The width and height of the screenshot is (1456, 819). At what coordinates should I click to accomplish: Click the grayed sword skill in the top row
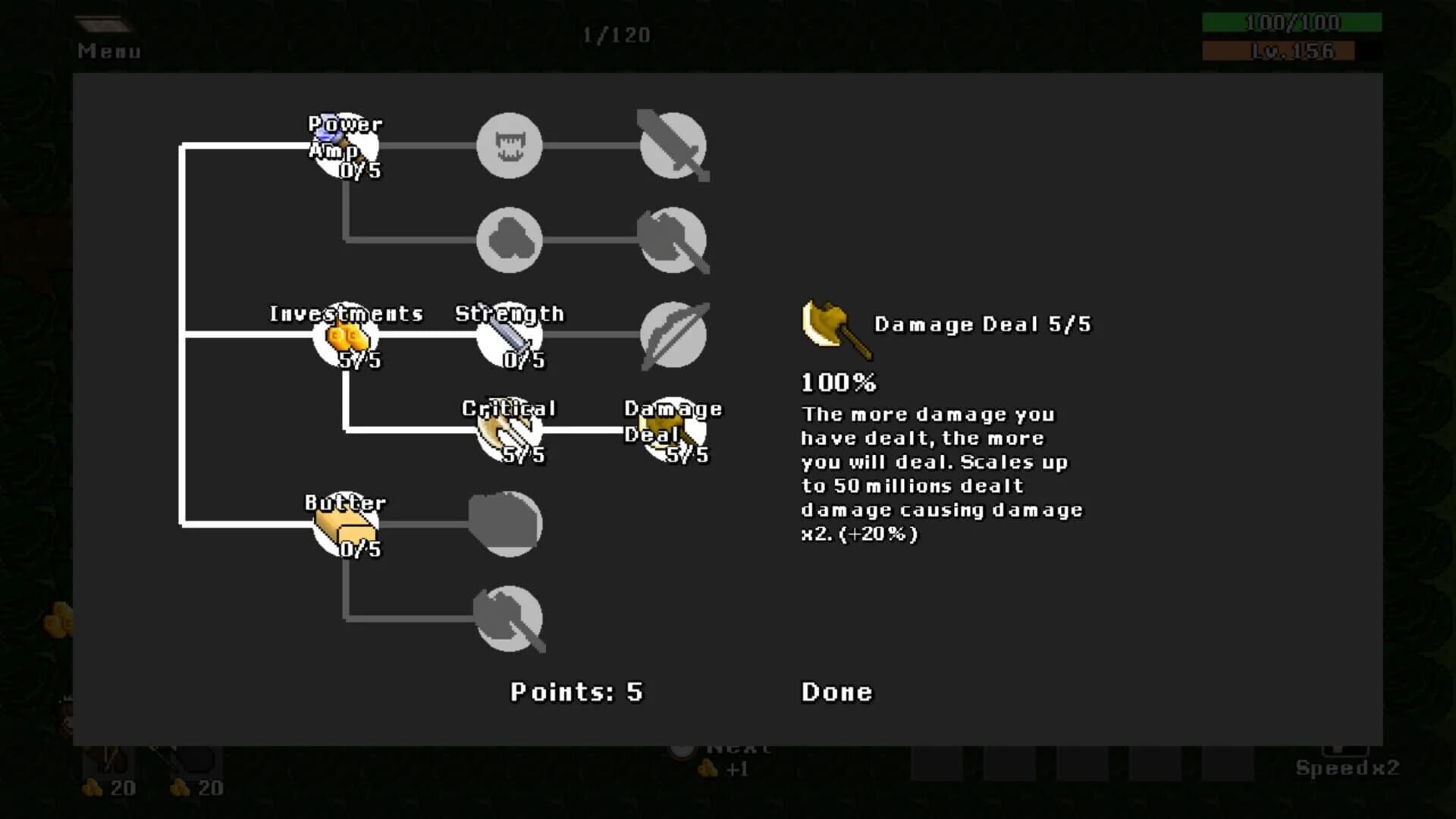(x=673, y=146)
